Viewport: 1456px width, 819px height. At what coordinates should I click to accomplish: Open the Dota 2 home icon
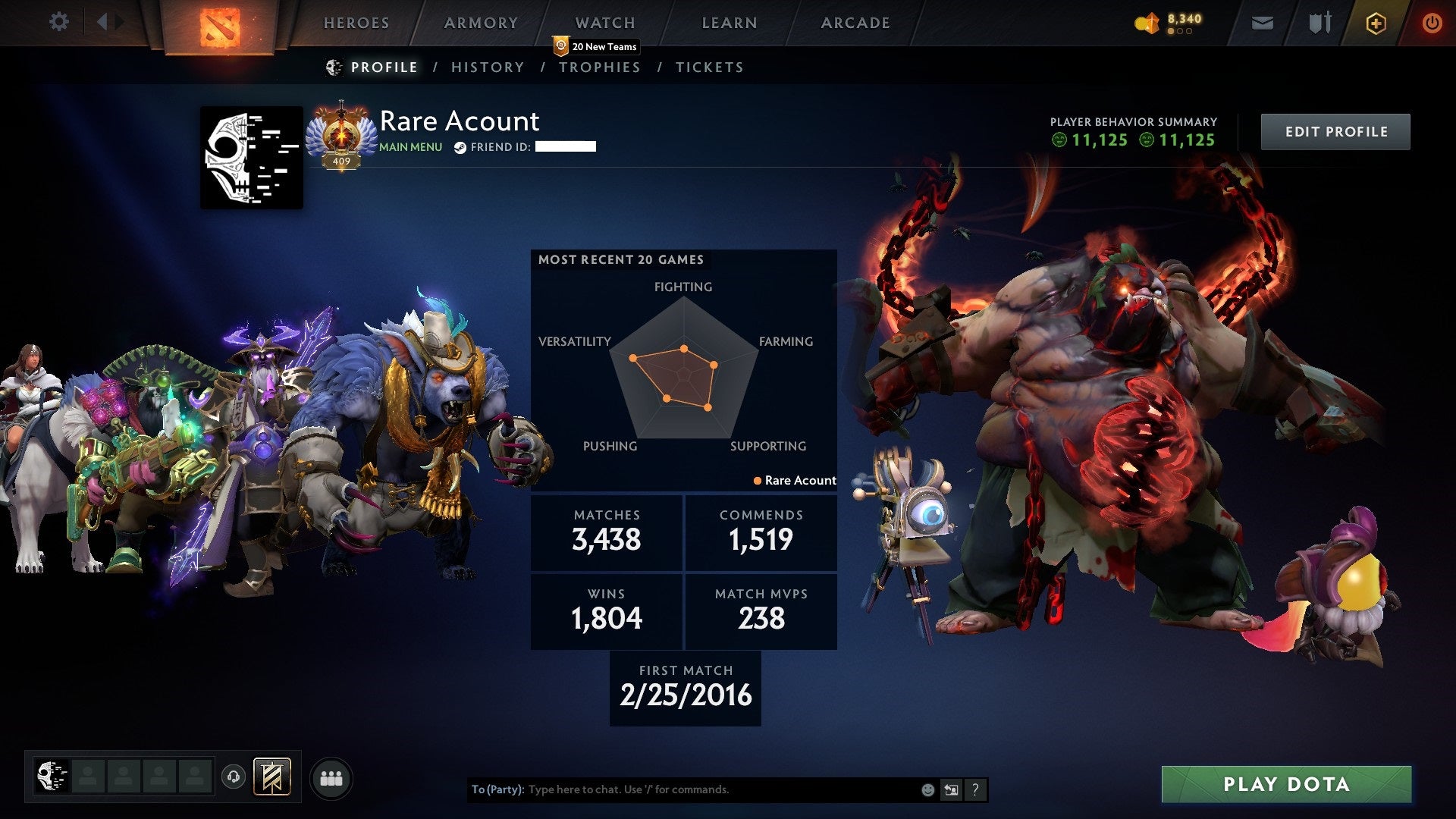(220, 24)
